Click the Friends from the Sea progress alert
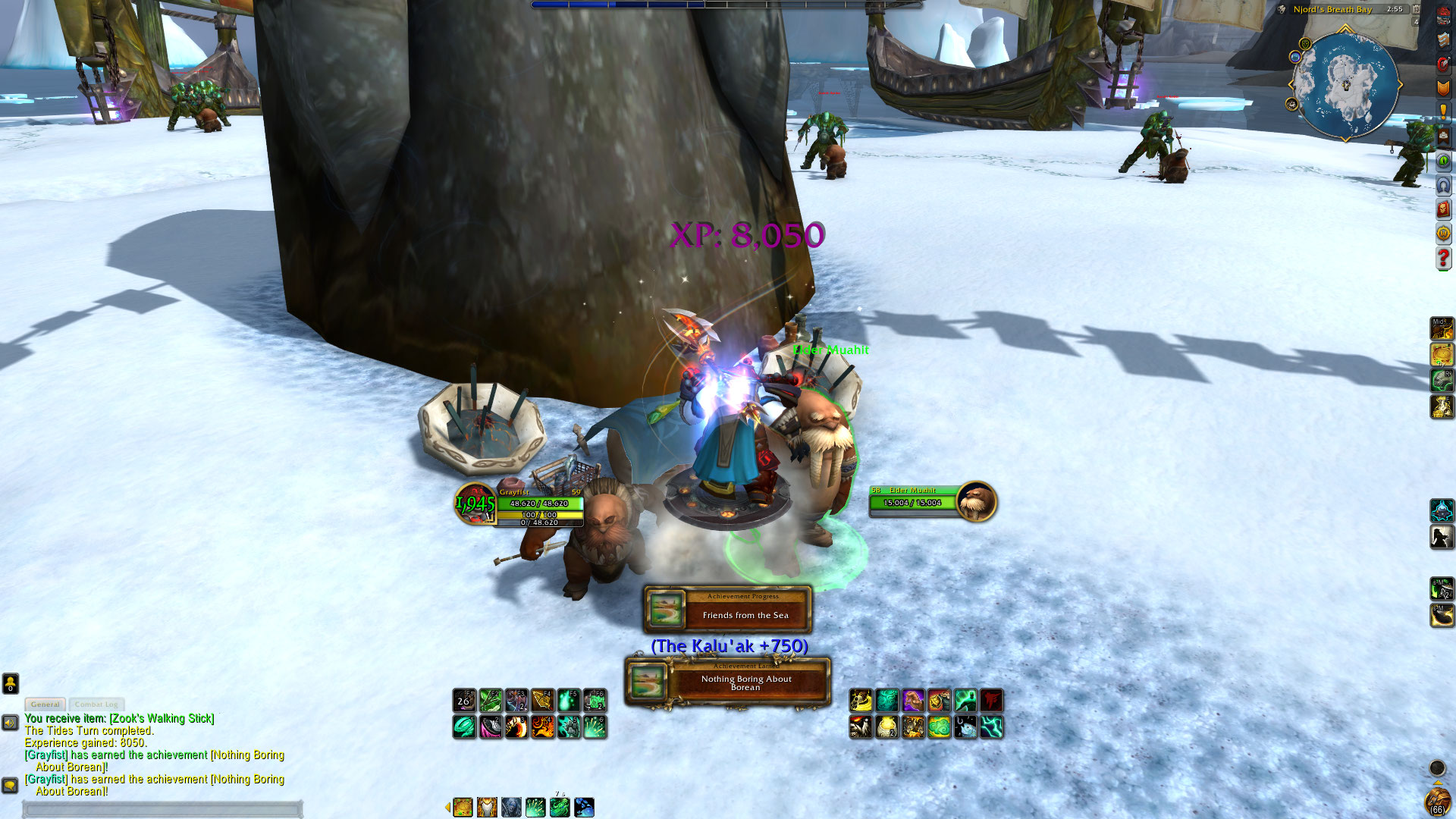The image size is (1456, 819). 728,609
